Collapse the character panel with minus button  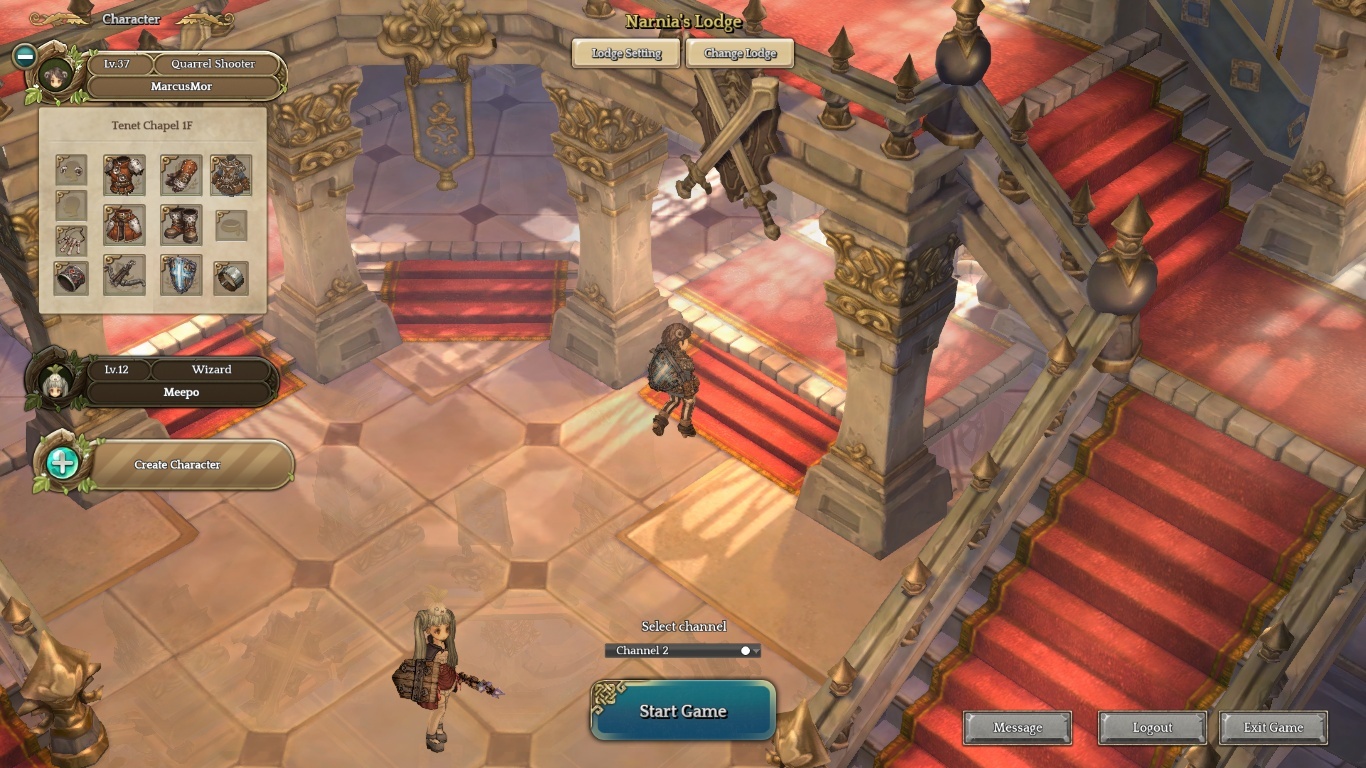[x=25, y=56]
